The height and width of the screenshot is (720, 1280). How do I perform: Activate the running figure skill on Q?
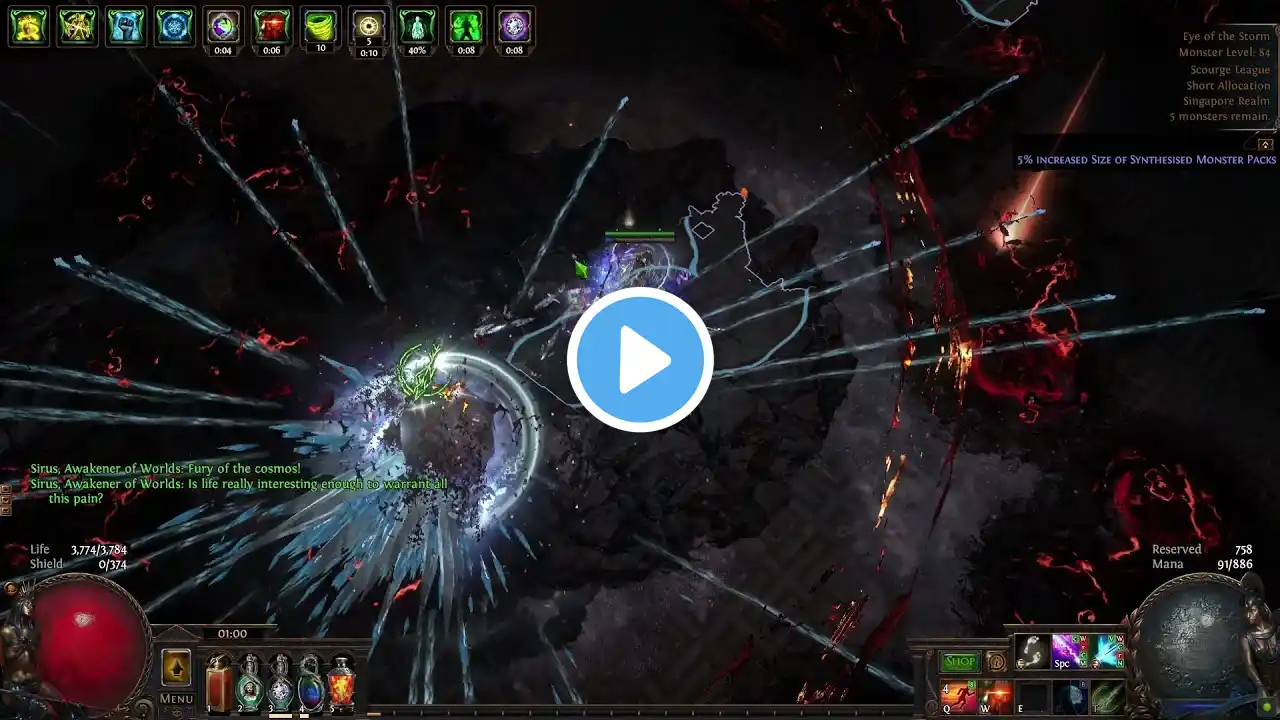(x=958, y=697)
